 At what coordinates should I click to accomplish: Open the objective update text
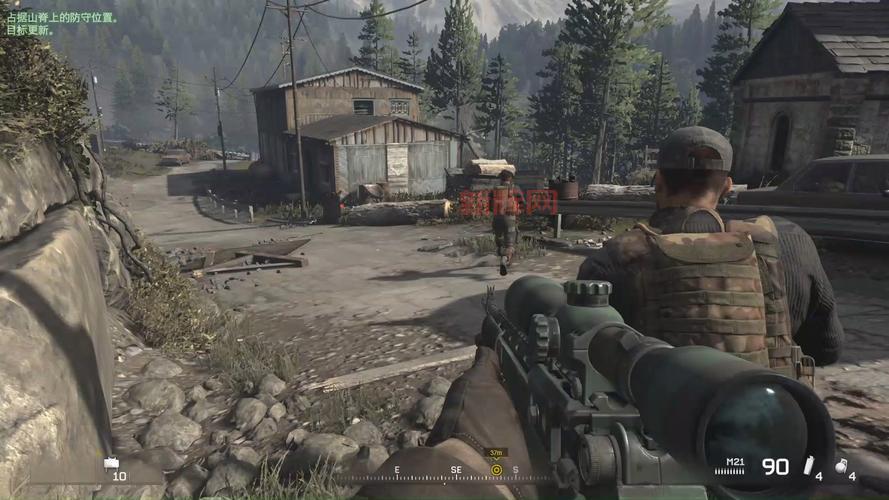click(59, 24)
